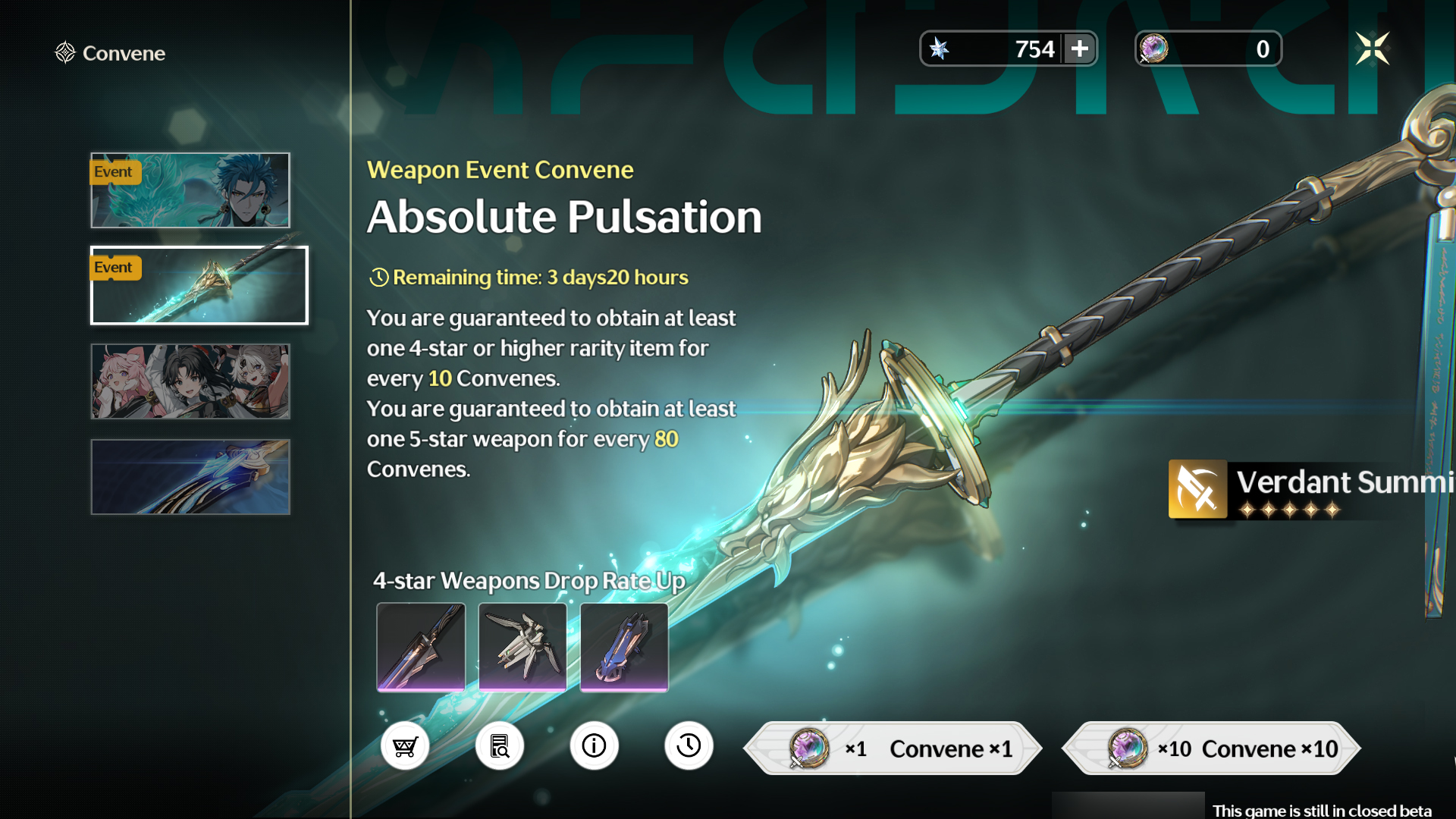Open the convene details record icon
1456x819 pixels.
coord(500,746)
